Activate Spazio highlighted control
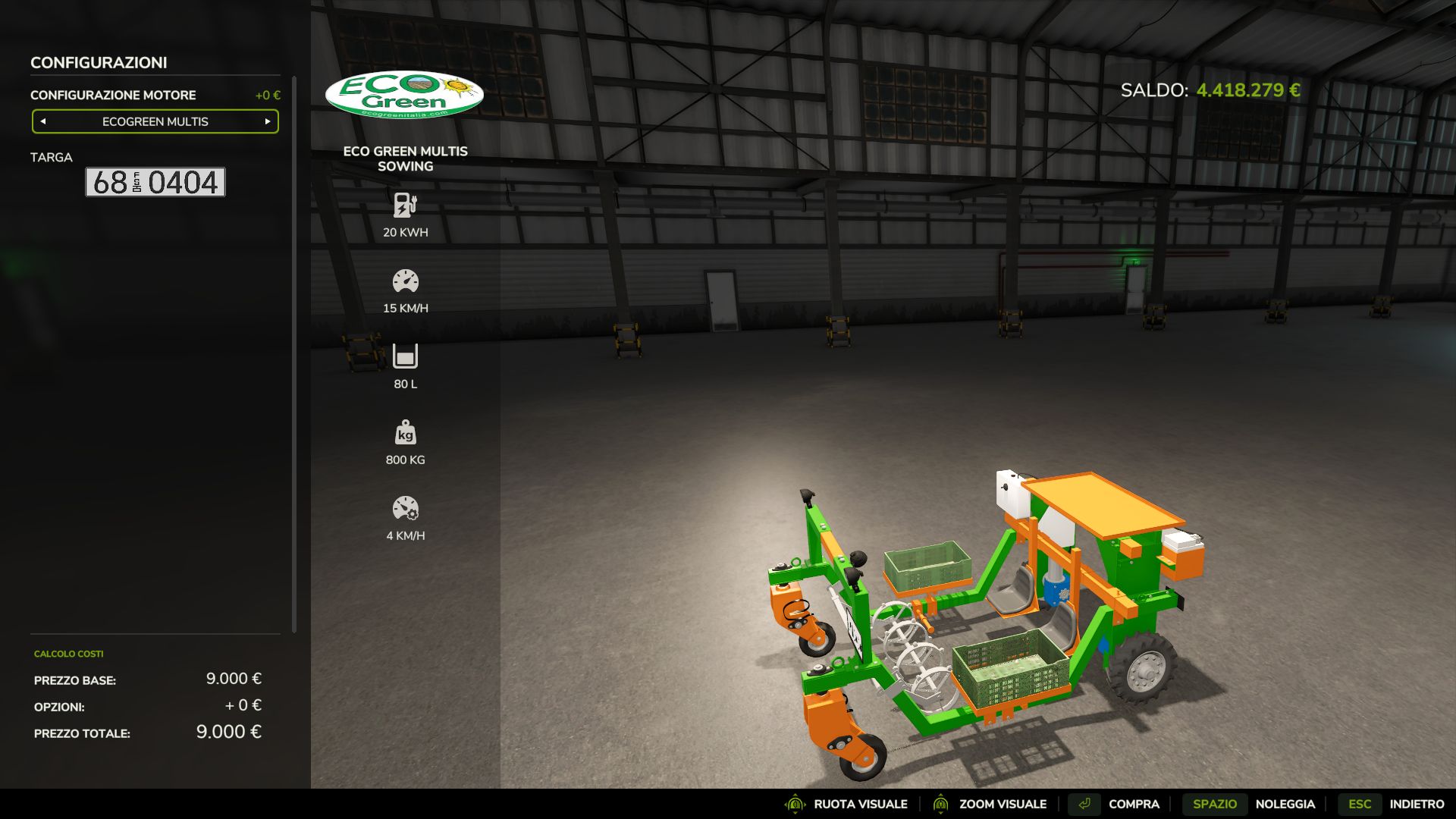 [1216, 804]
